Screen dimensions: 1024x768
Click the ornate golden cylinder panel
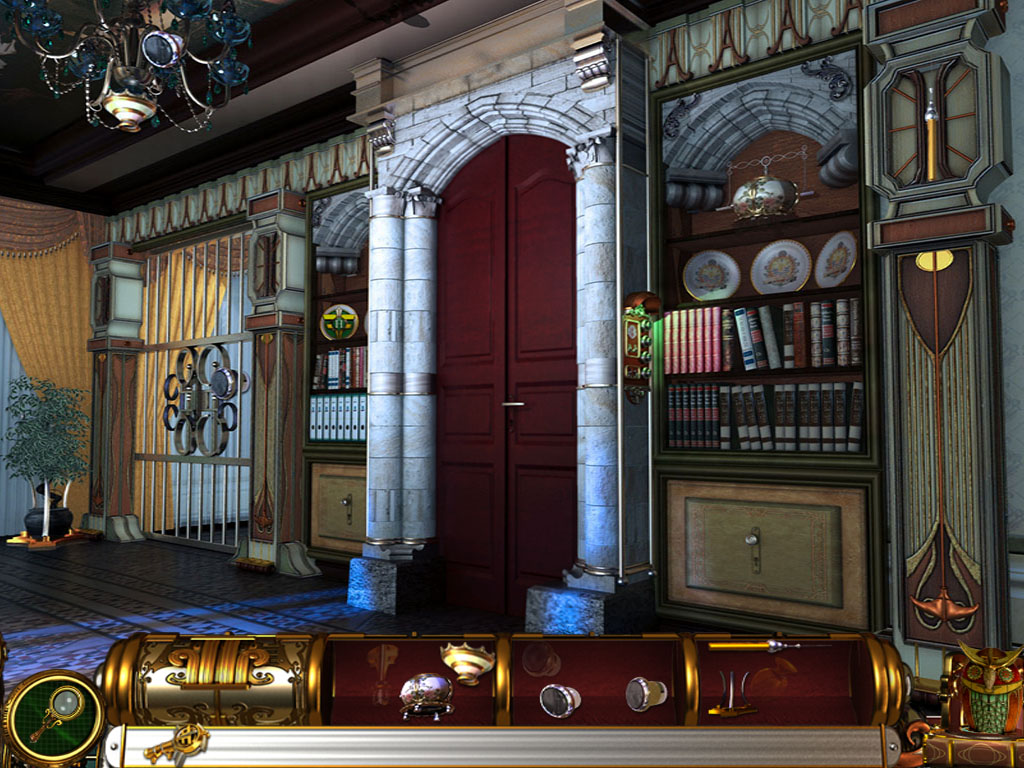point(215,680)
